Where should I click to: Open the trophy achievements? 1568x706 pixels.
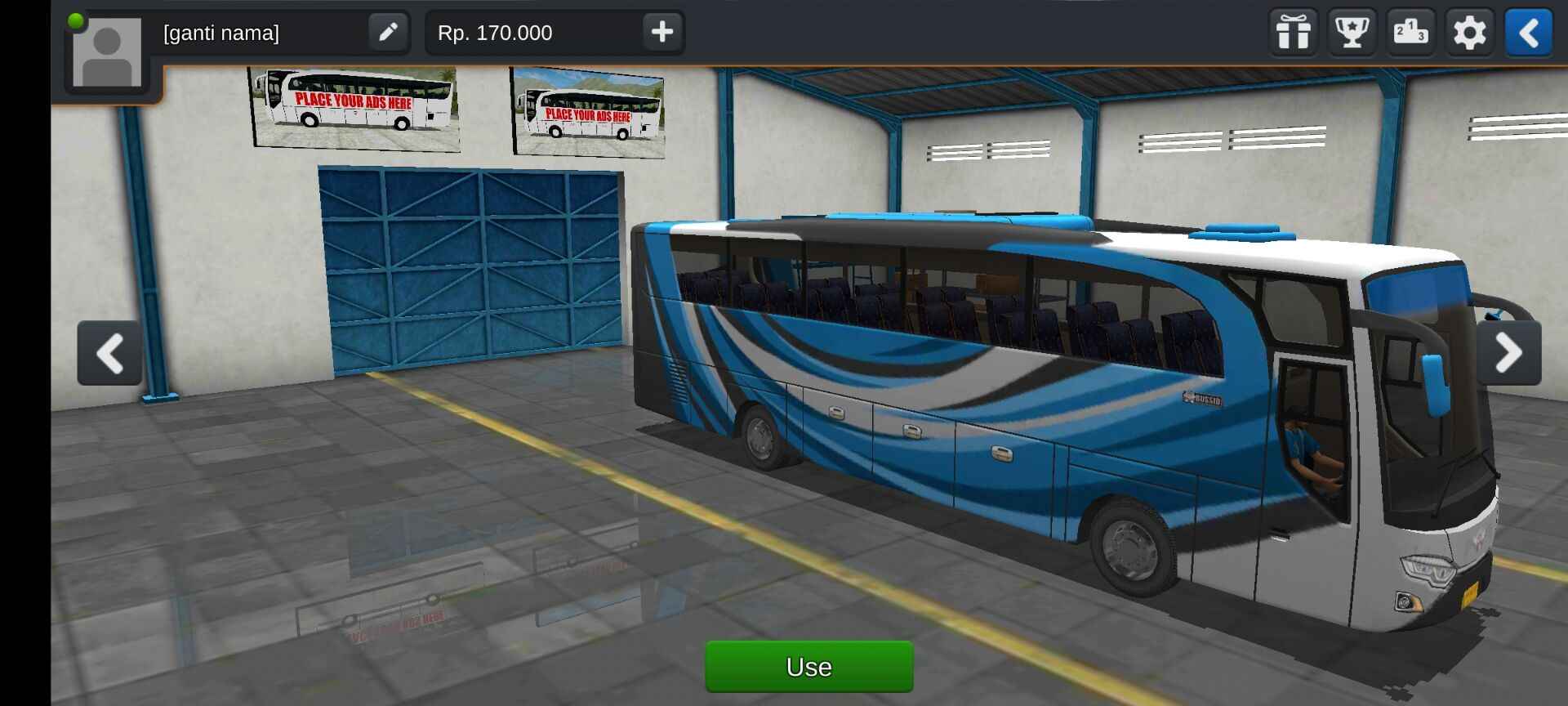[1352, 33]
